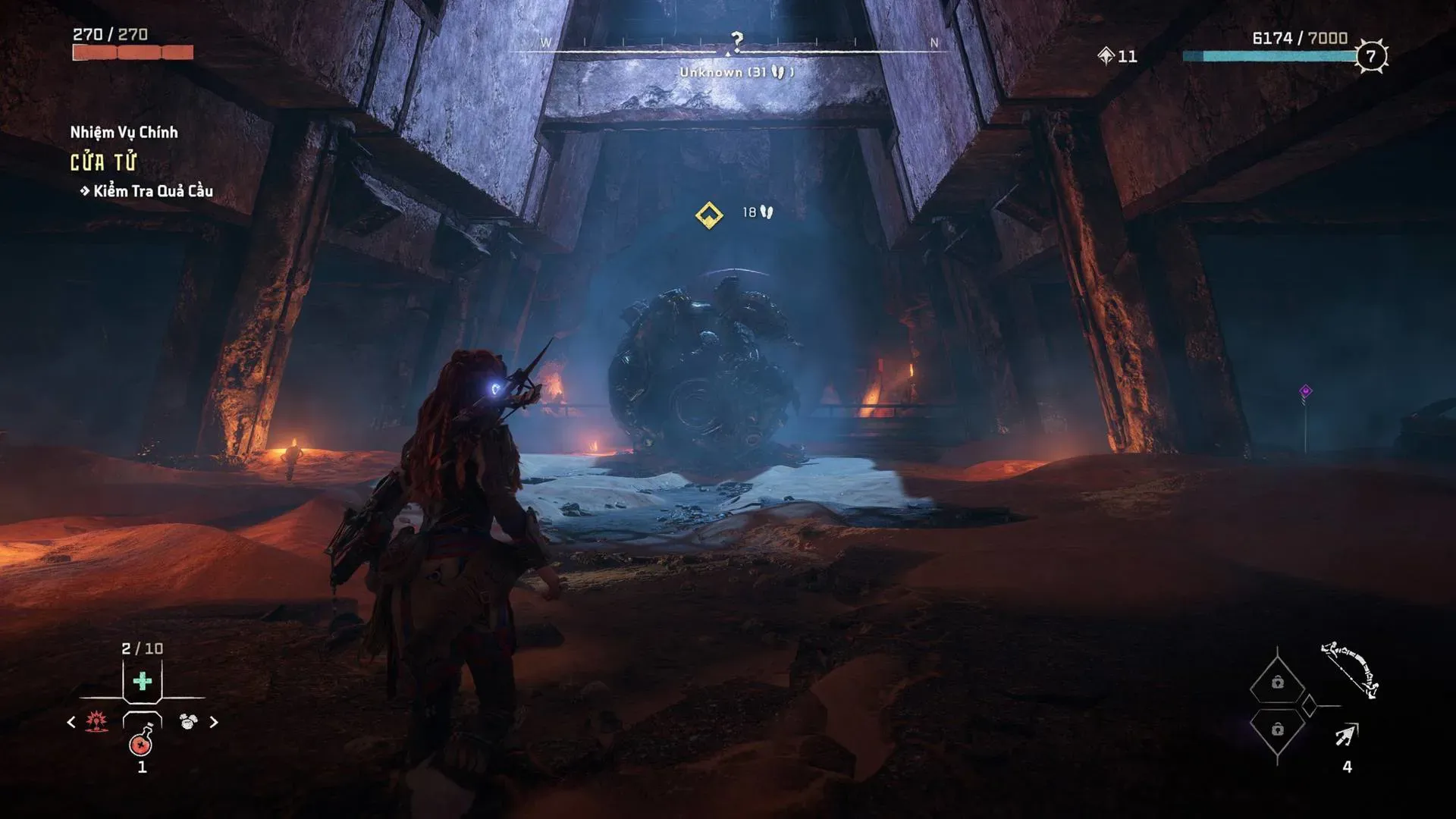Pick the white rocks tool icon
This screenshot has width=1456, height=819.
tap(187, 721)
